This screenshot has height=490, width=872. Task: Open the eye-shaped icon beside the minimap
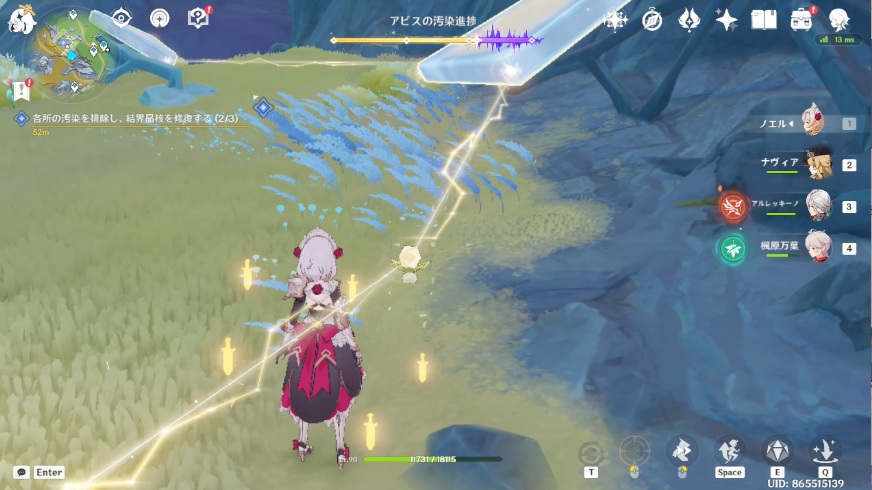[122, 18]
